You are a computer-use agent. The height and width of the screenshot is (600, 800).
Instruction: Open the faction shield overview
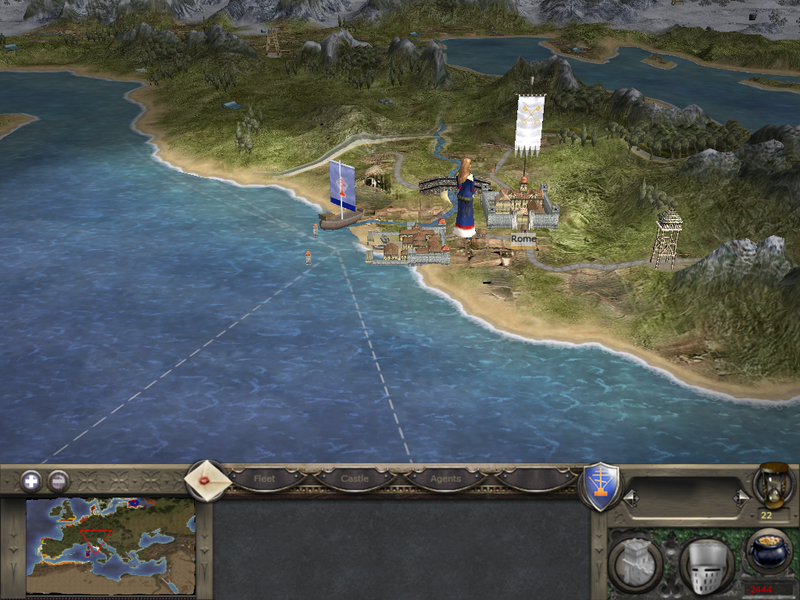pos(600,487)
